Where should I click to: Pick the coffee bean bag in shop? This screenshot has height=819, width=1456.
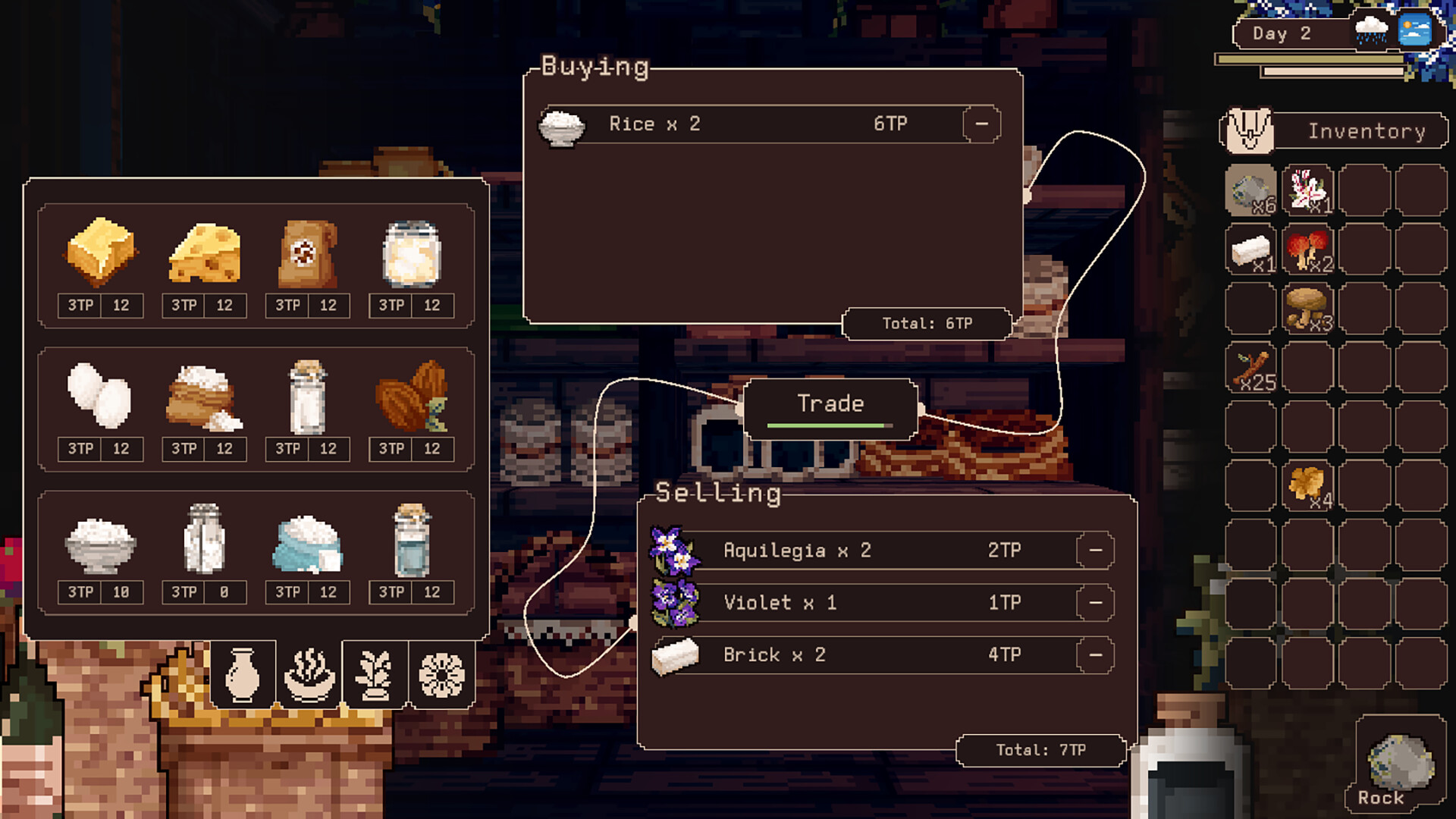click(x=307, y=253)
